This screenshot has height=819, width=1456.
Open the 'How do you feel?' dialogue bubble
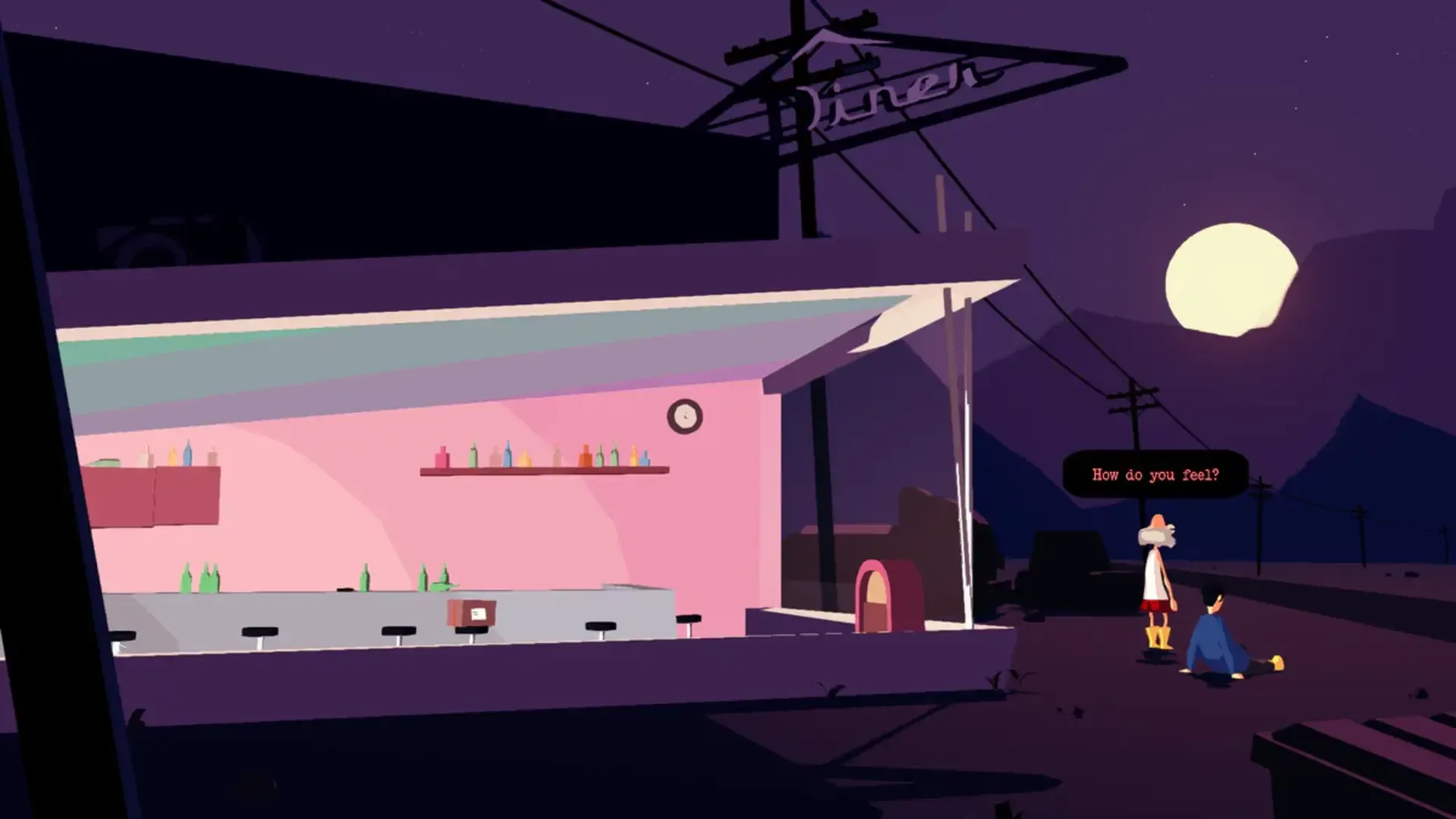point(1156,474)
